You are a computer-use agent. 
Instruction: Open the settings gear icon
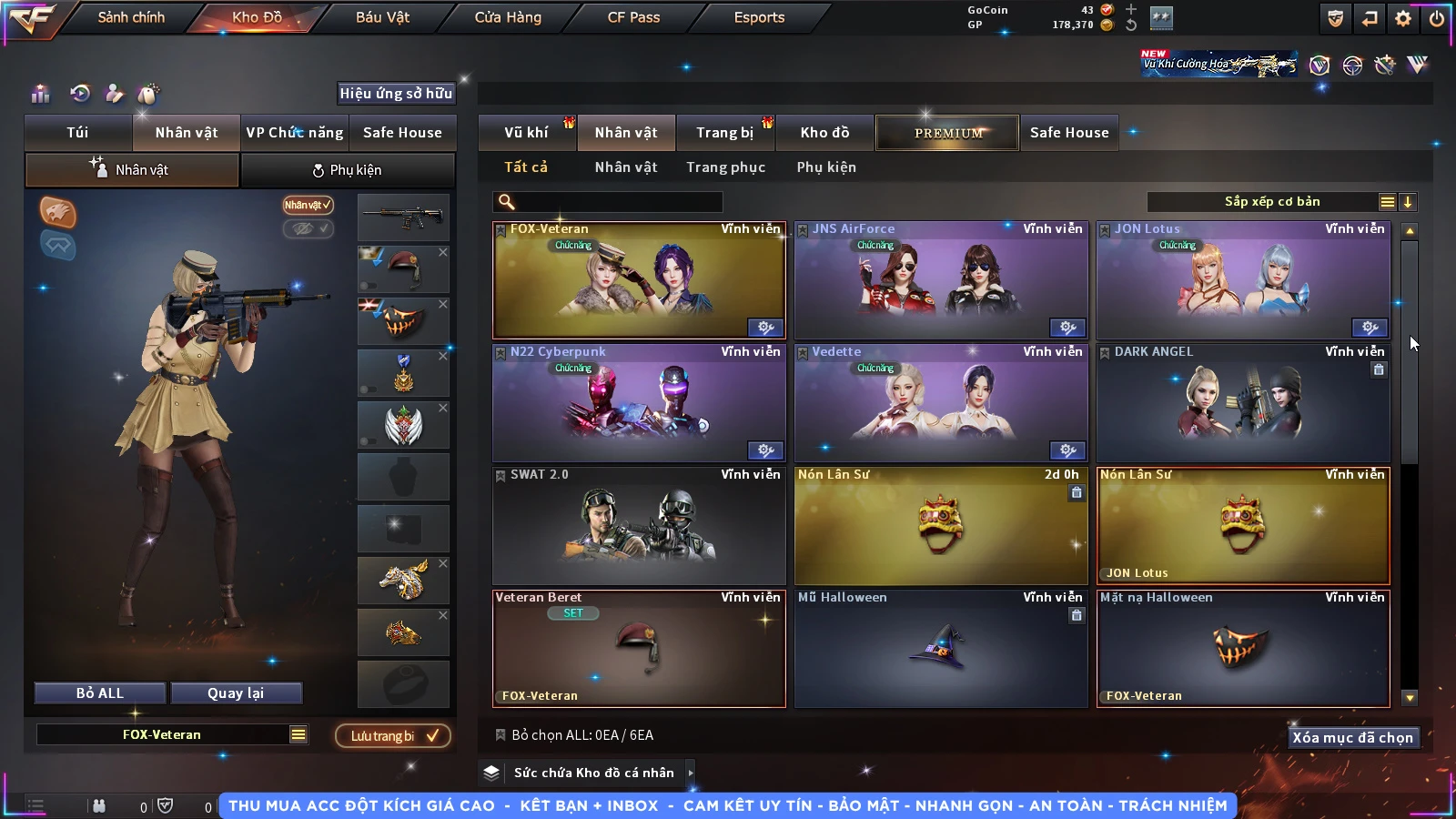1403,18
